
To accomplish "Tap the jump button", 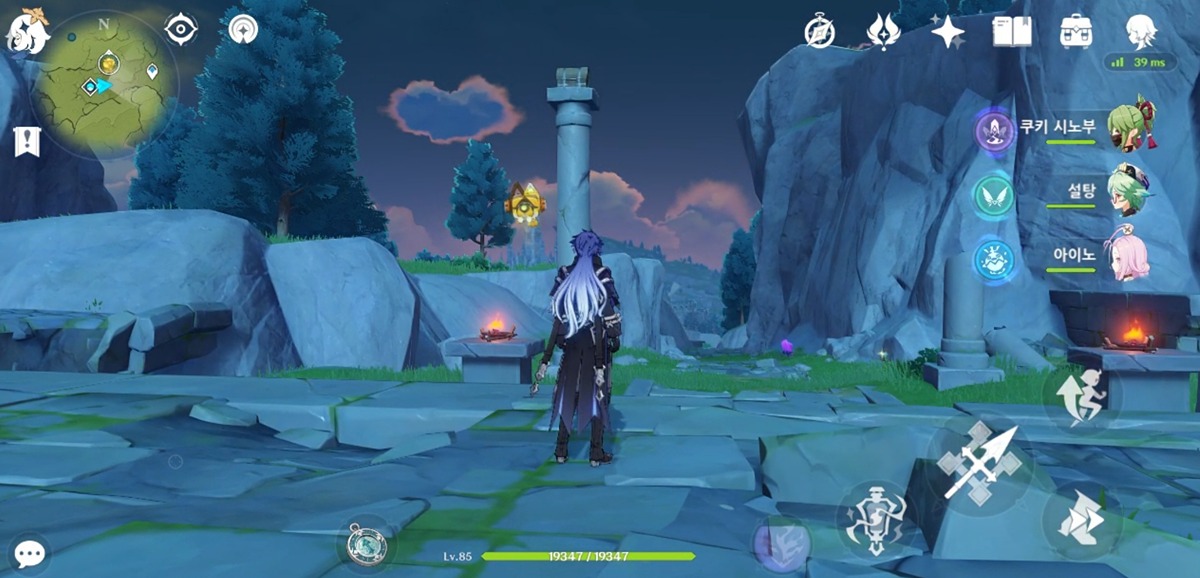I will point(1082,398).
